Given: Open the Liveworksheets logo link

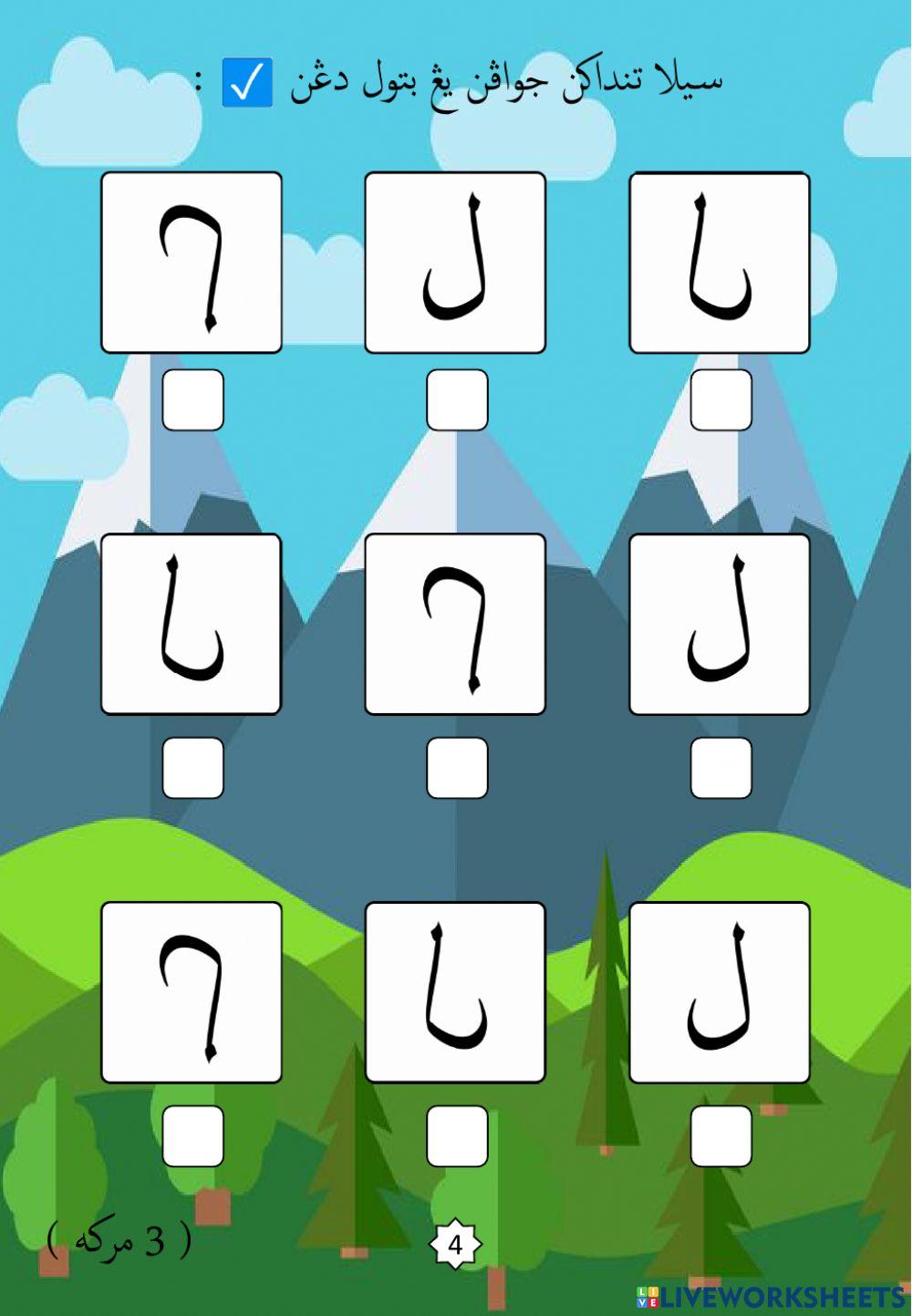Looking at the screenshot, I should point(772,1297).
